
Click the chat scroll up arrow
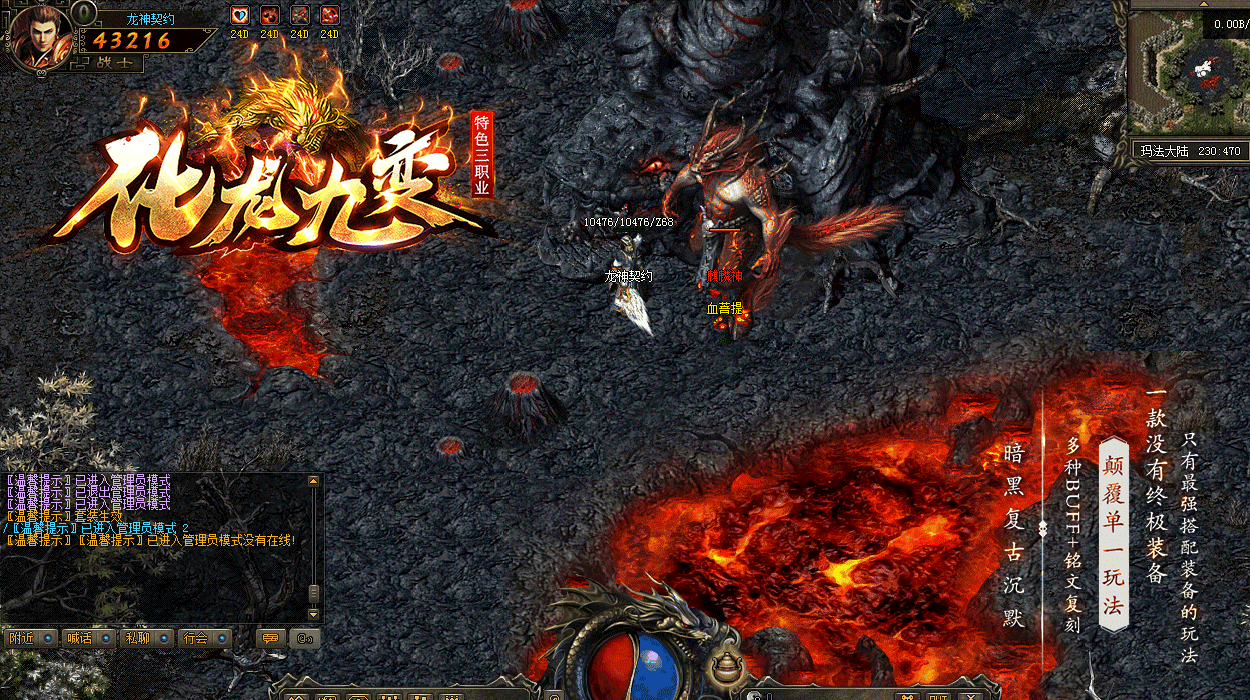coord(314,481)
